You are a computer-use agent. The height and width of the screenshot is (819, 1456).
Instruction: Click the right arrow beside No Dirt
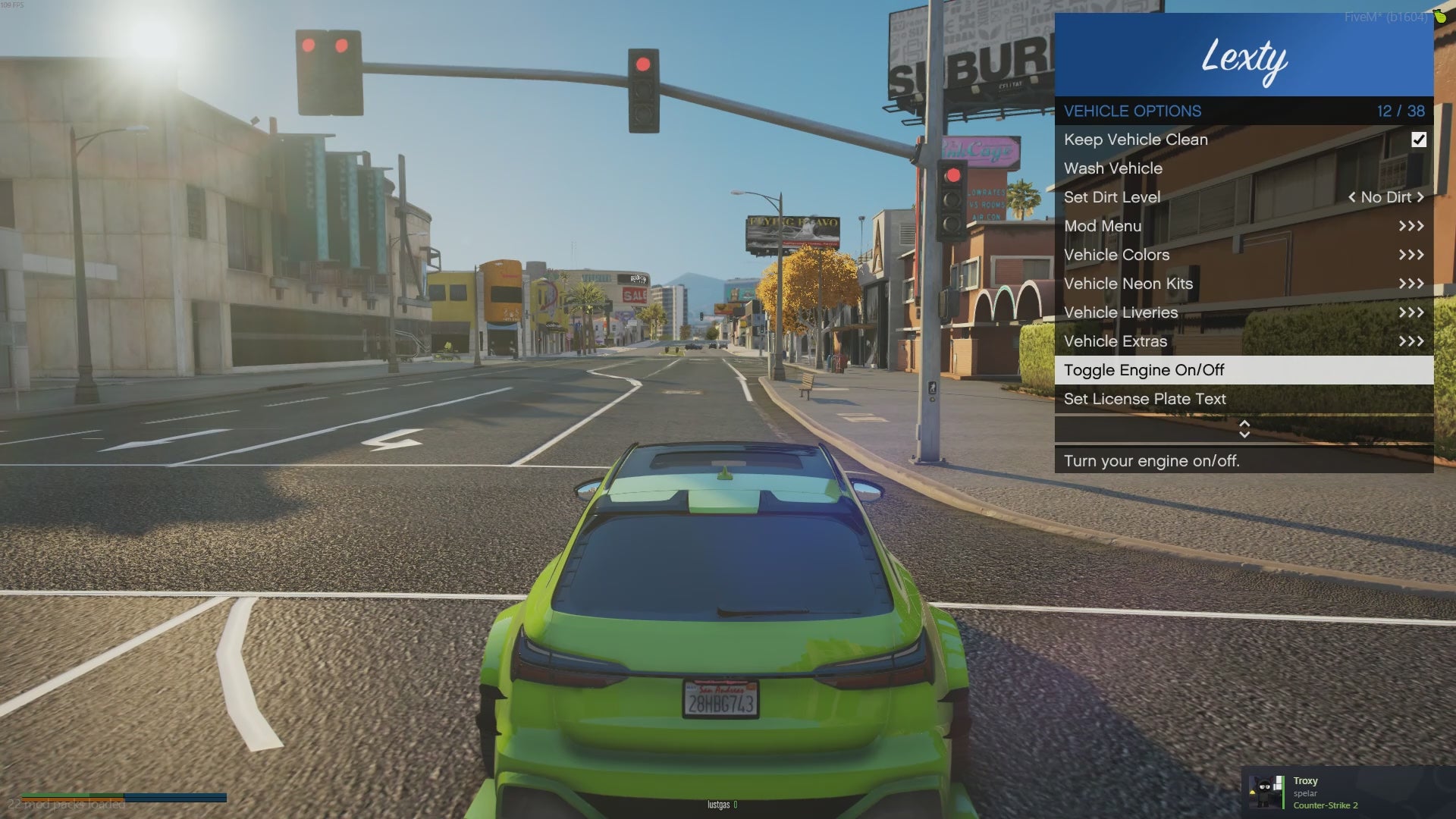point(1420,197)
